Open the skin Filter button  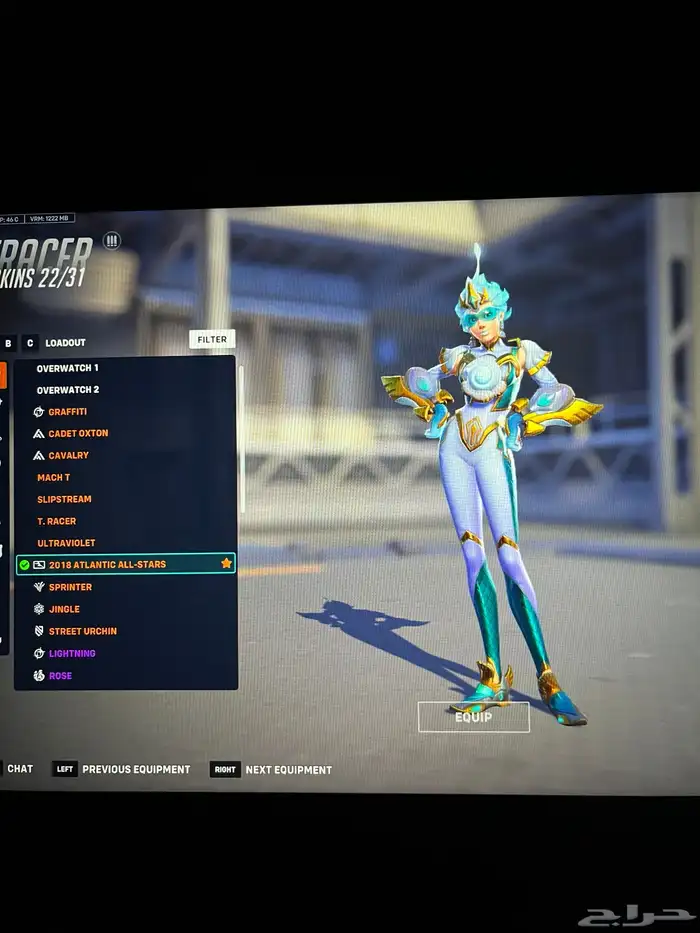click(212, 340)
